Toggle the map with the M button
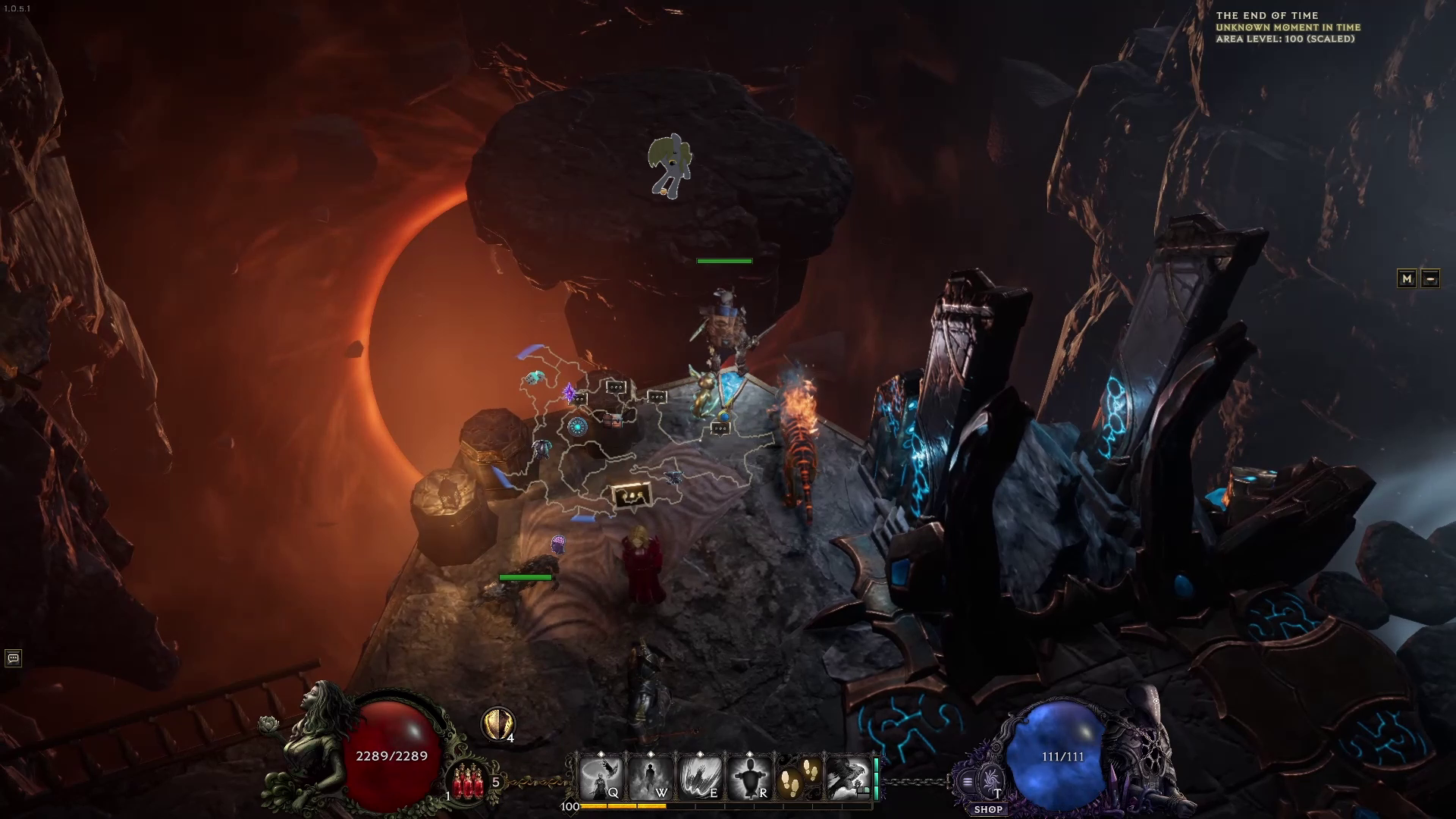Image resolution: width=1456 pixels, height=819 pixels. click(x=1407, y=278)
